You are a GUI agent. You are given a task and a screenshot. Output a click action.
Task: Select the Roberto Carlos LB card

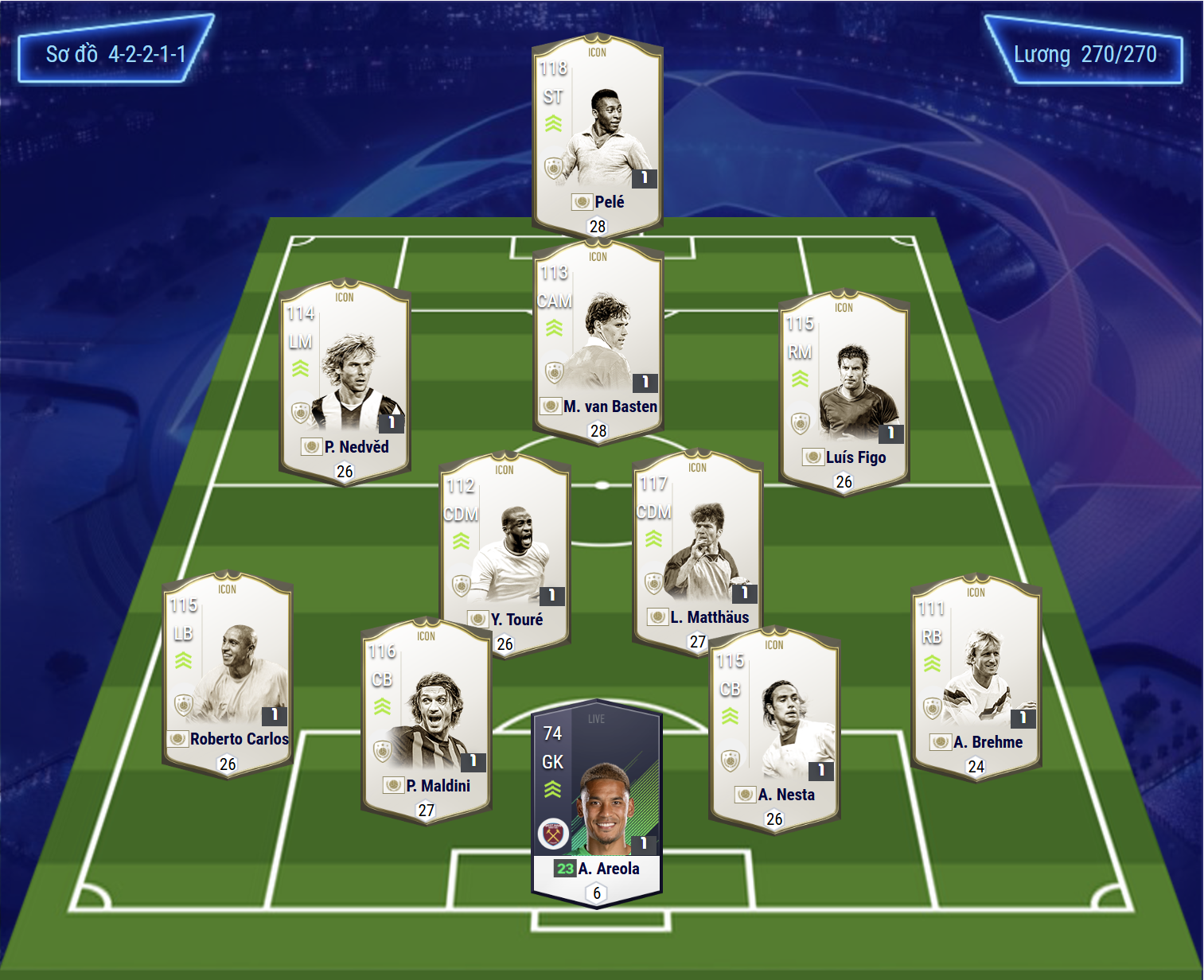(228, 673)
